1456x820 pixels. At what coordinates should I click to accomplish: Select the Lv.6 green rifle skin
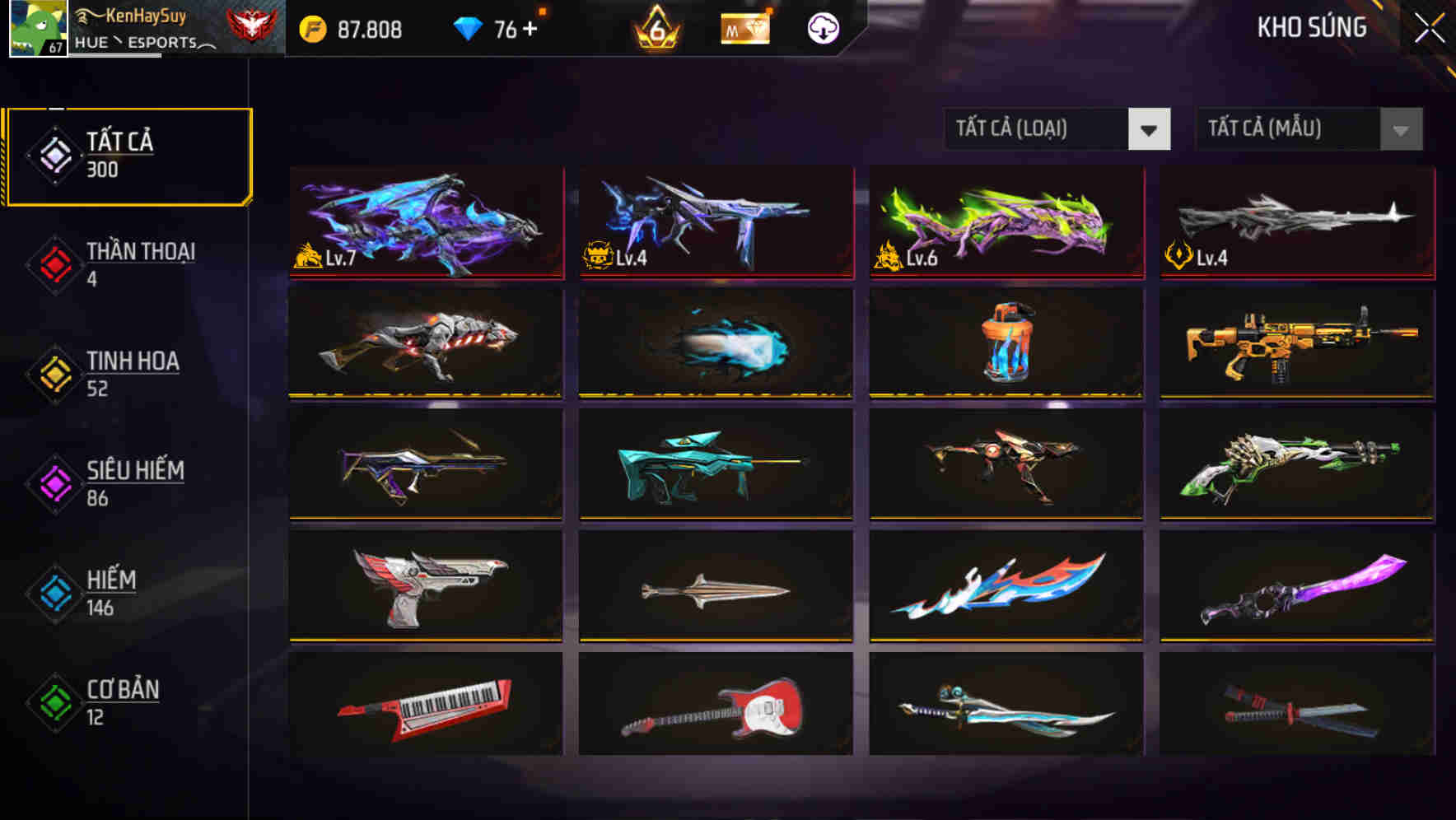coord(1005,223)
